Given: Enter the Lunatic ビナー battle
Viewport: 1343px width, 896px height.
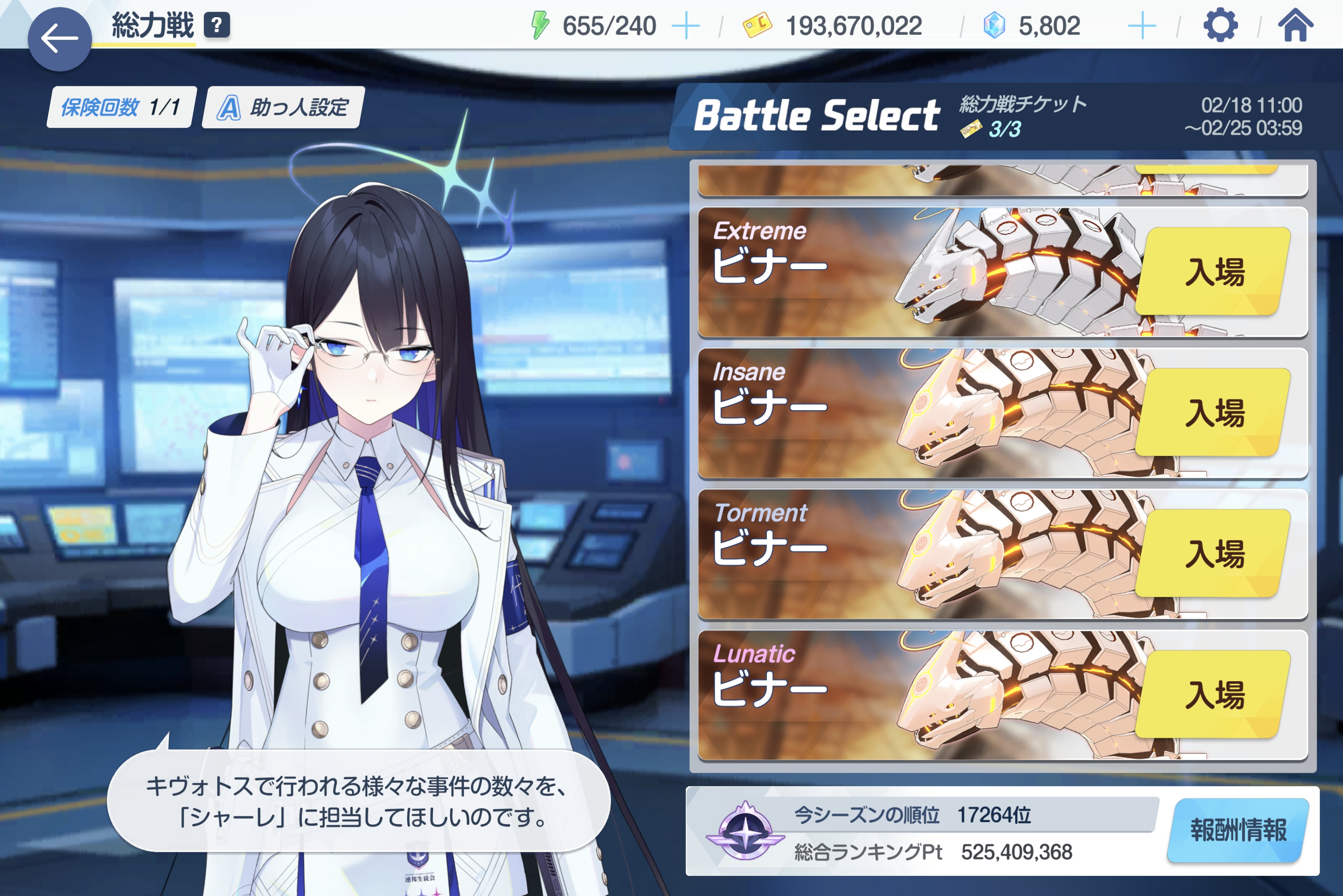Looking at the screenshot, I should [1214, 694].
